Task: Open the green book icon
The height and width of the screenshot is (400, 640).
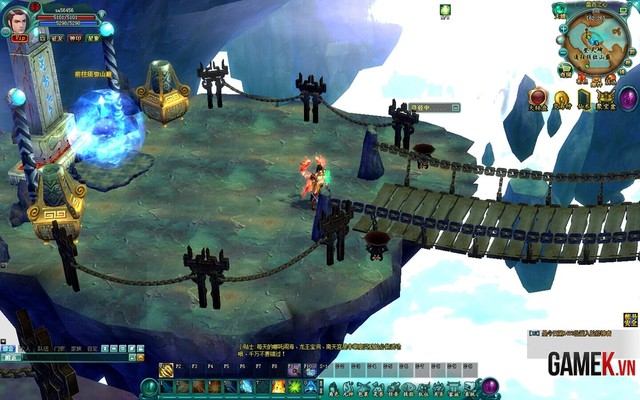Action: pyautogui.click(x=583, y=97)
